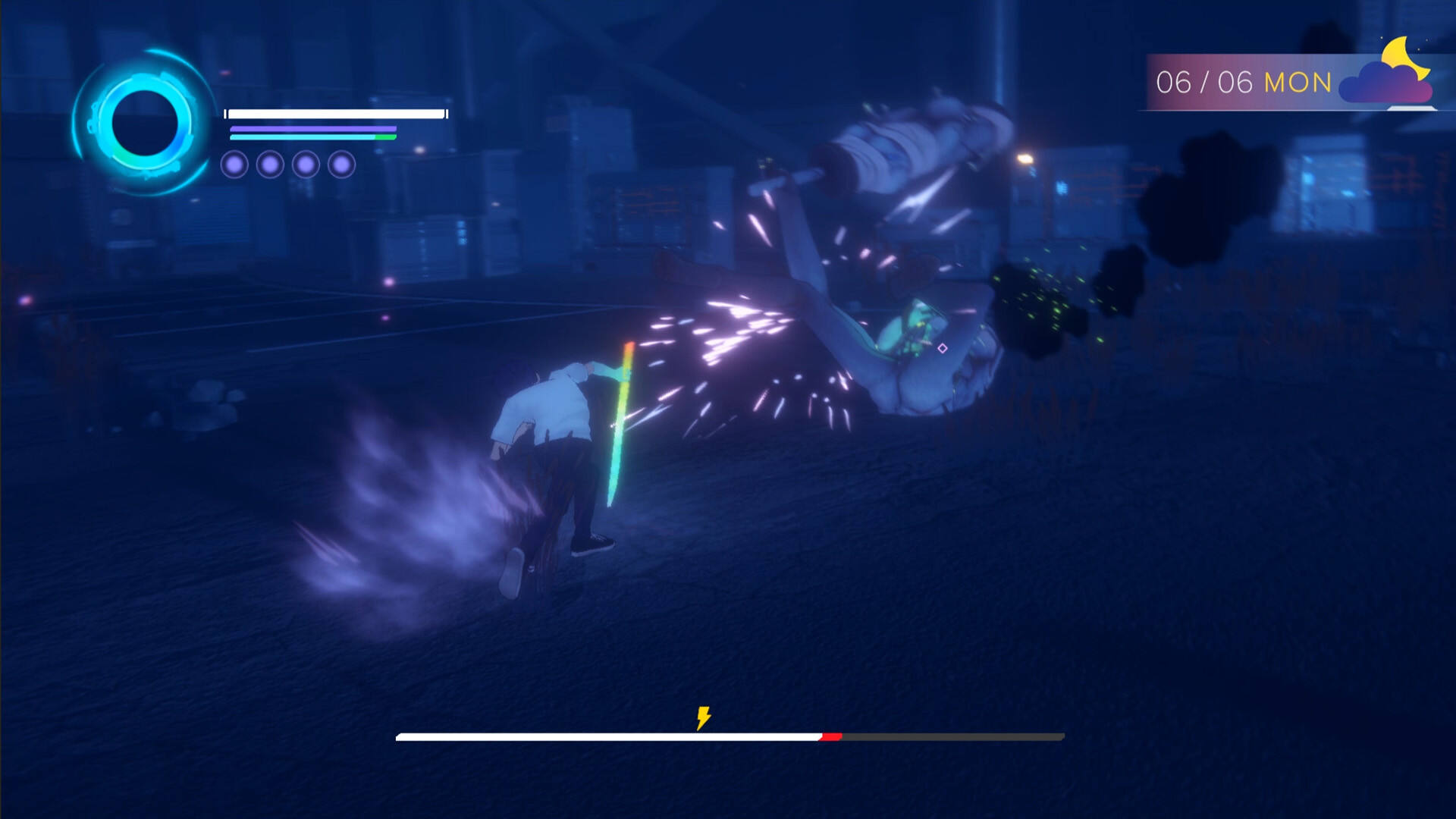Click the yellow lightning bolt icon

click(x=704, y=717)
